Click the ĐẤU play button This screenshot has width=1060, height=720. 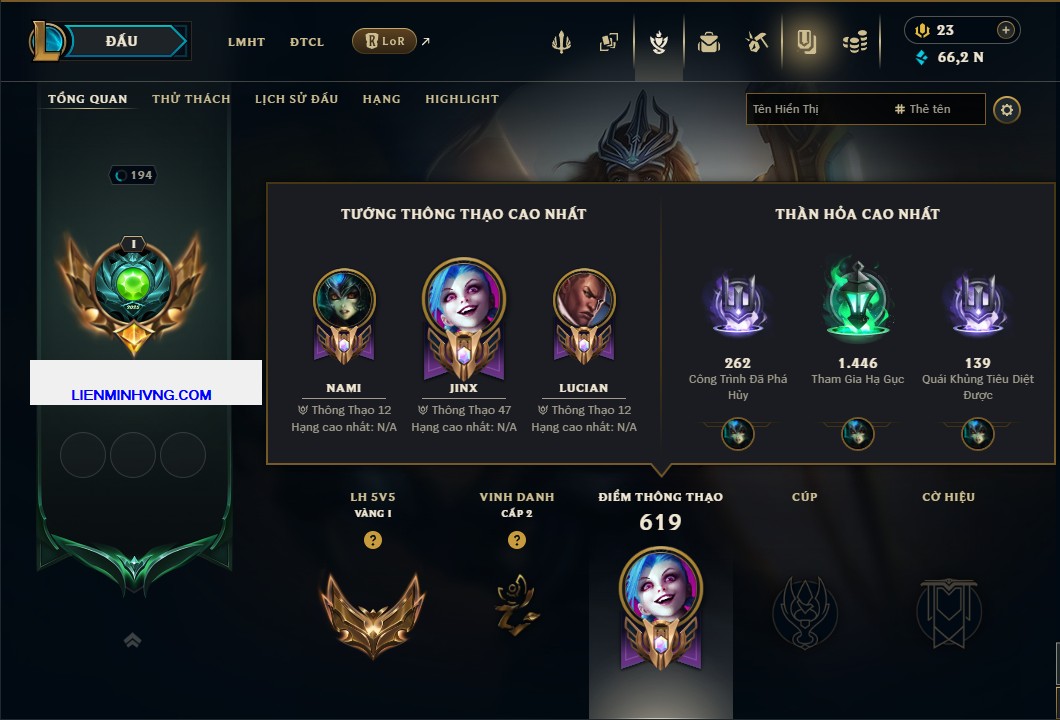point(122,41)
